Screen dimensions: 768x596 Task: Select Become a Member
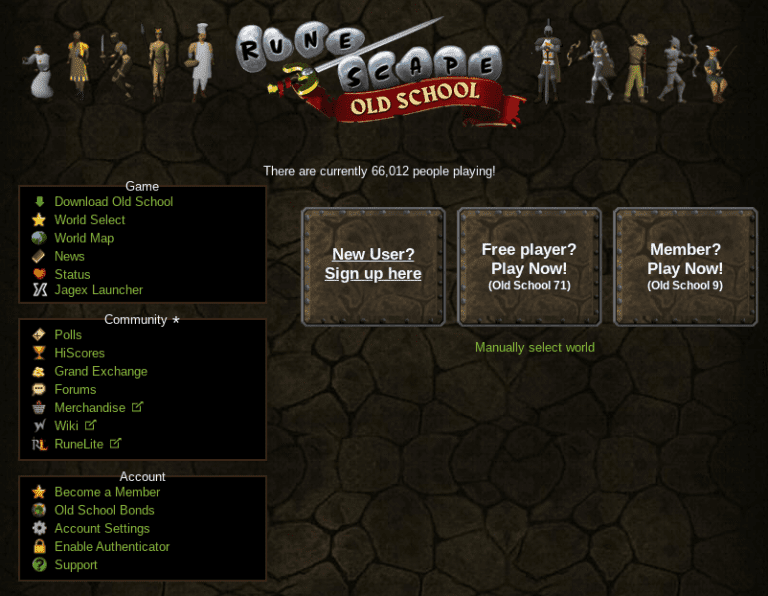click(107, 492)
